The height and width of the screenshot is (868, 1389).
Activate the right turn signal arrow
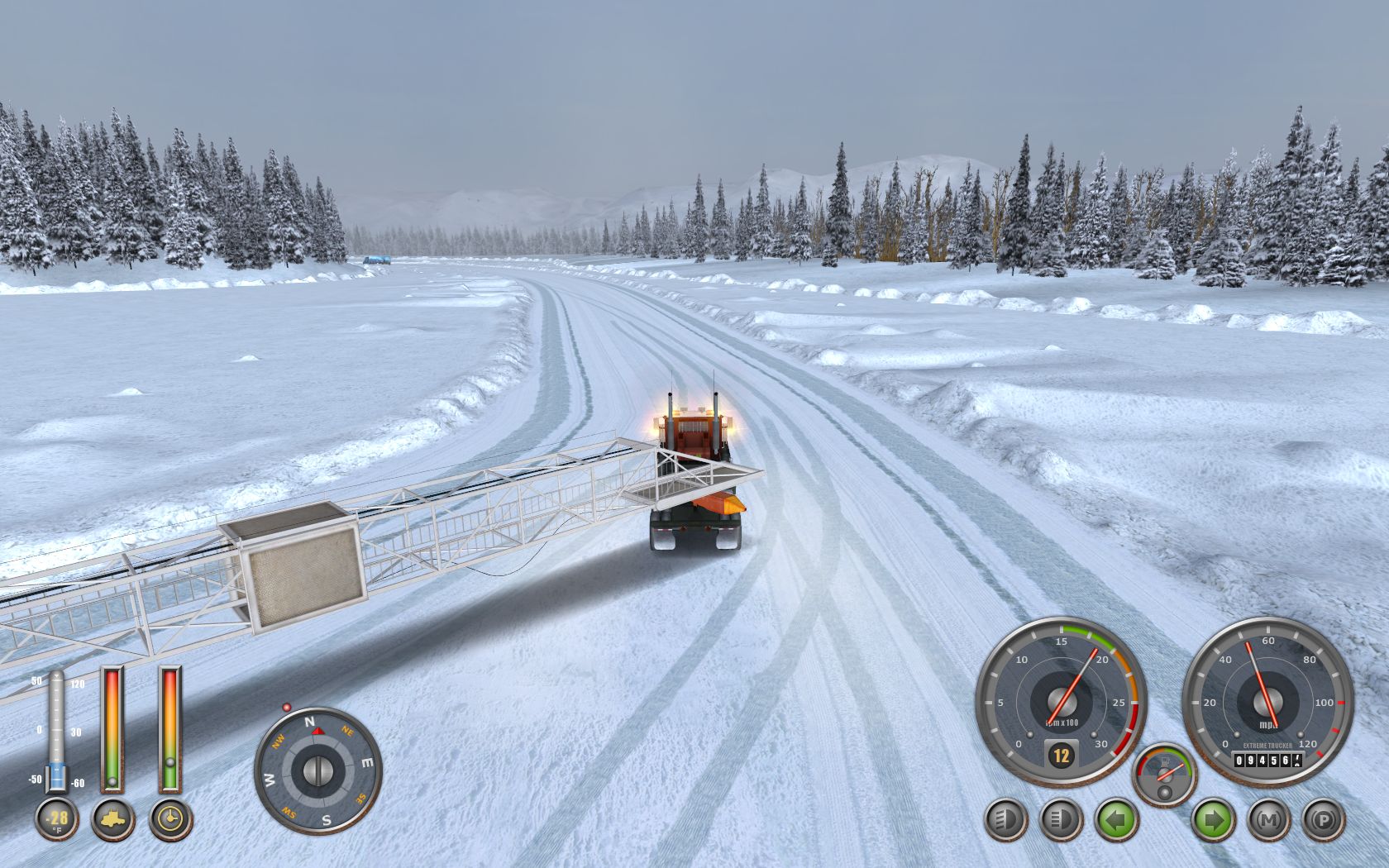tap(1213, 821)
